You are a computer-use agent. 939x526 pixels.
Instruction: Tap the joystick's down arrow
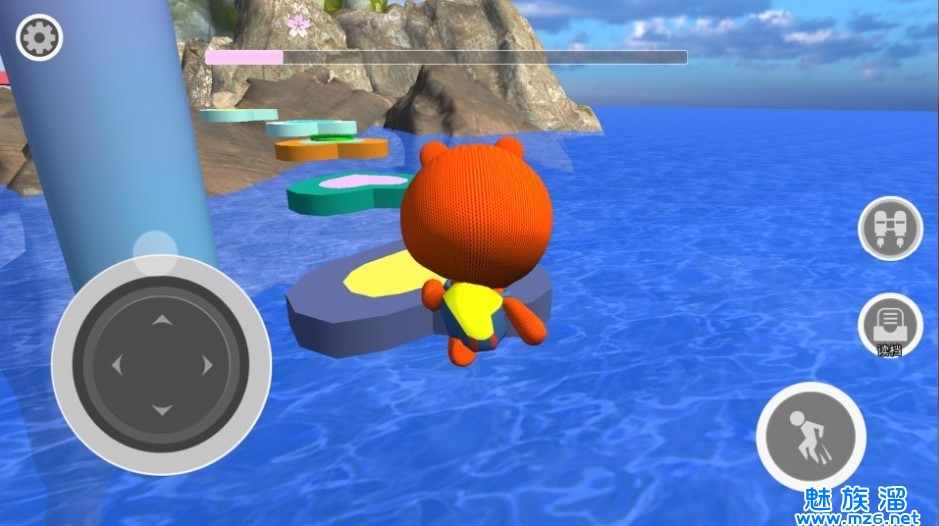pyautogui.click(x=162, y=410)
